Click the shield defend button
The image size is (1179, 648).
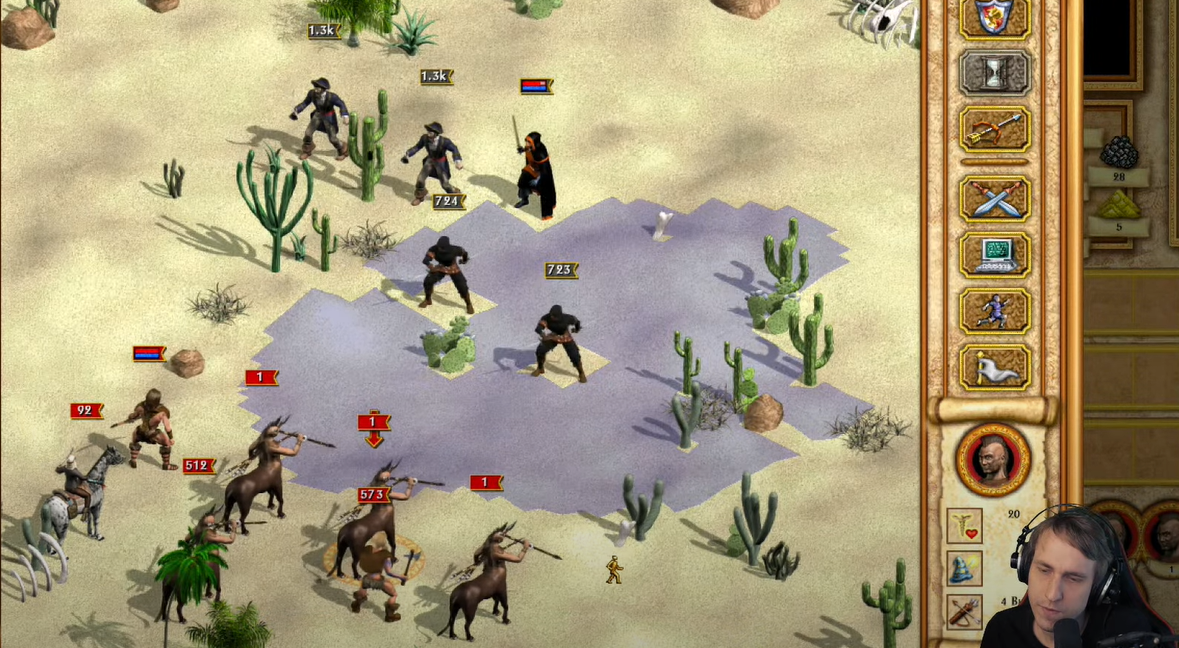point(994,17)
